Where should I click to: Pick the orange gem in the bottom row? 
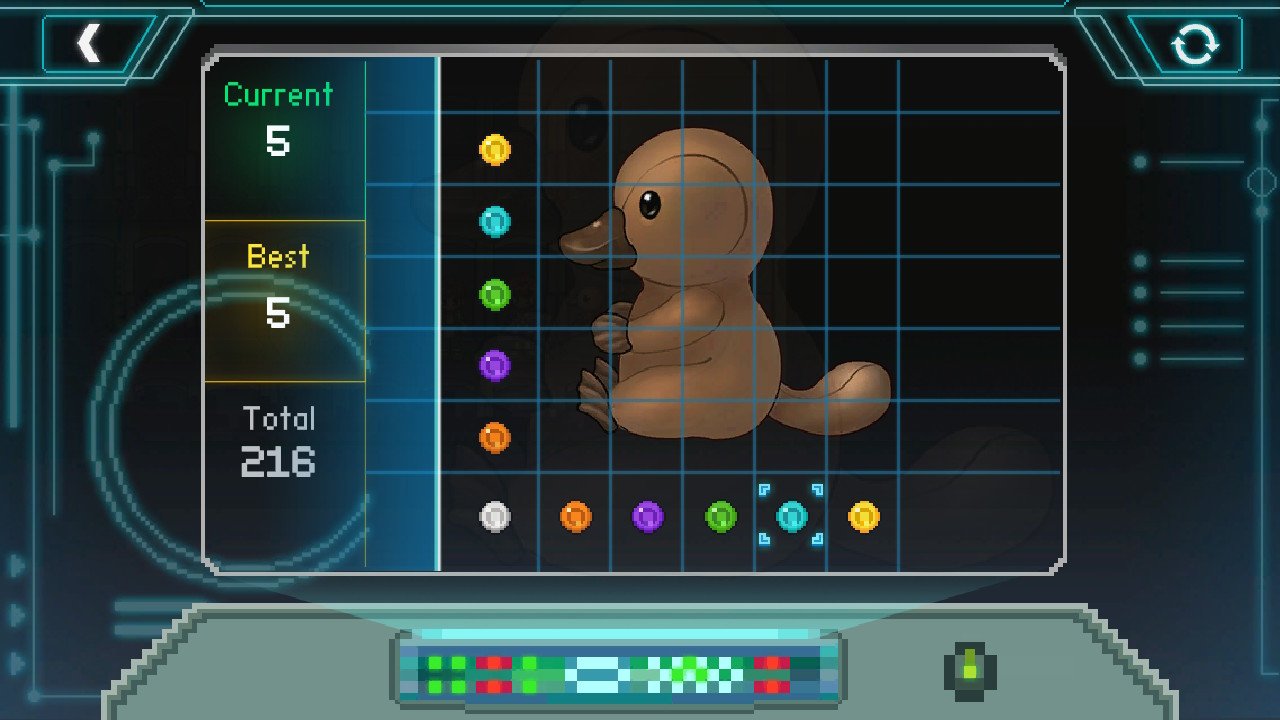[575, 517]
